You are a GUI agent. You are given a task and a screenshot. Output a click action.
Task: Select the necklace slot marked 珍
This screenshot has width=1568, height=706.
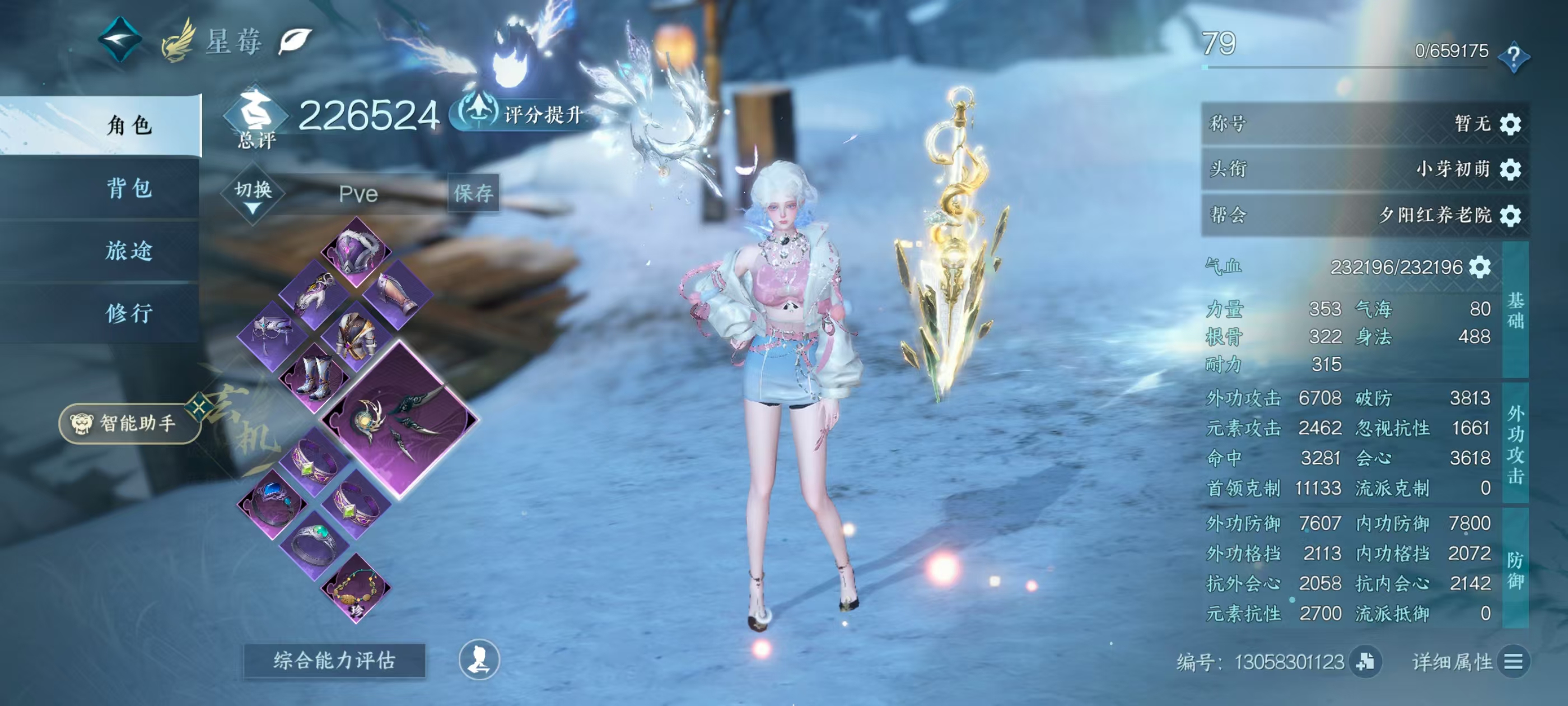tap(357, 589)
